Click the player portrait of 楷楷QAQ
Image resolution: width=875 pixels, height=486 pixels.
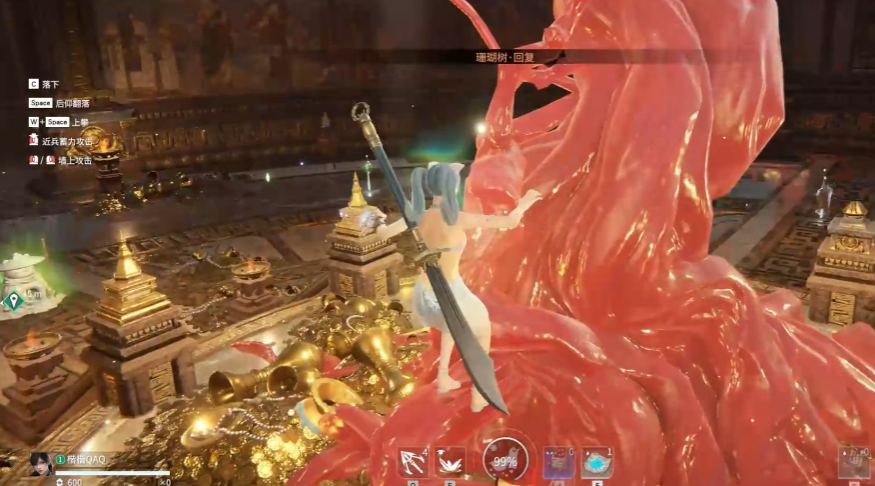point(41,464)
